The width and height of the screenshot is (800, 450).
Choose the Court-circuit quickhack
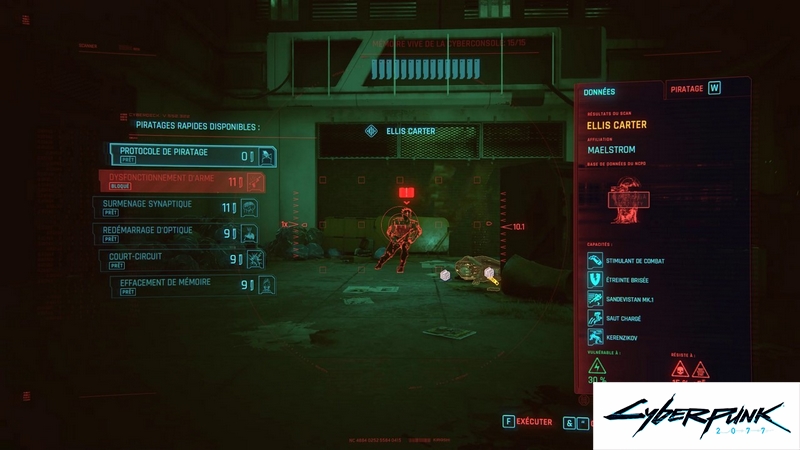[x=186, y=259]
